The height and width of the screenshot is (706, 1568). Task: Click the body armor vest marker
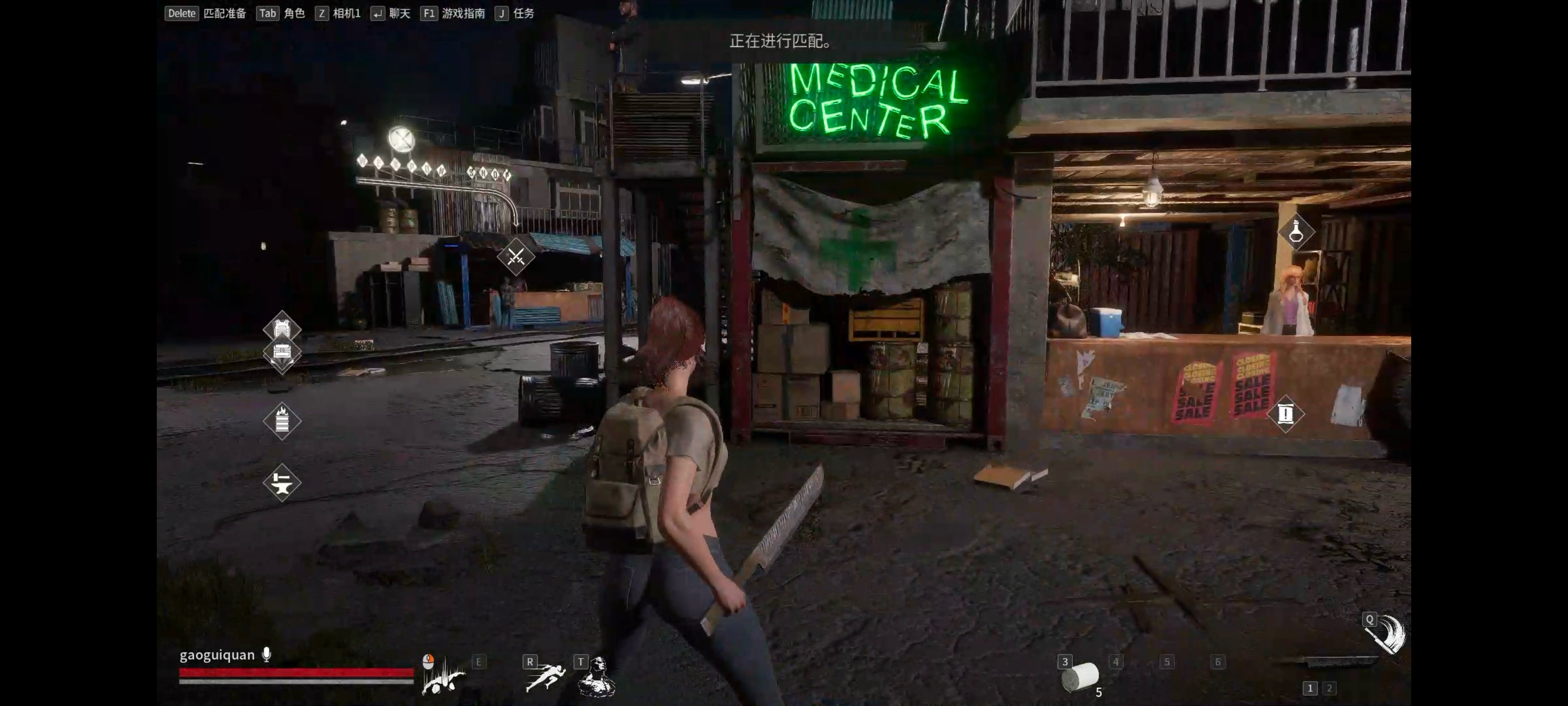pos(281,328)
